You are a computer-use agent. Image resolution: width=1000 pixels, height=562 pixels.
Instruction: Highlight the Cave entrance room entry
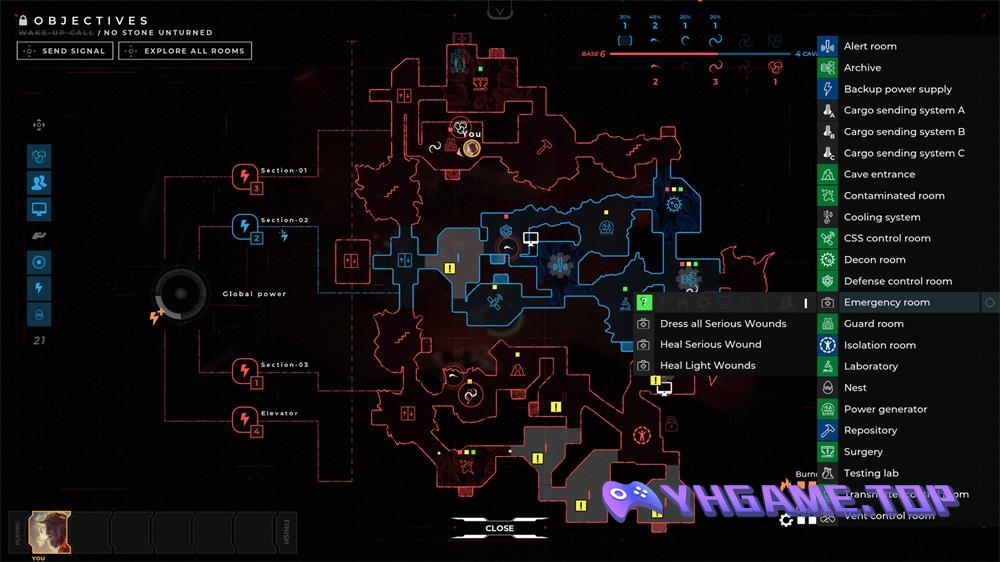(879, 174)
